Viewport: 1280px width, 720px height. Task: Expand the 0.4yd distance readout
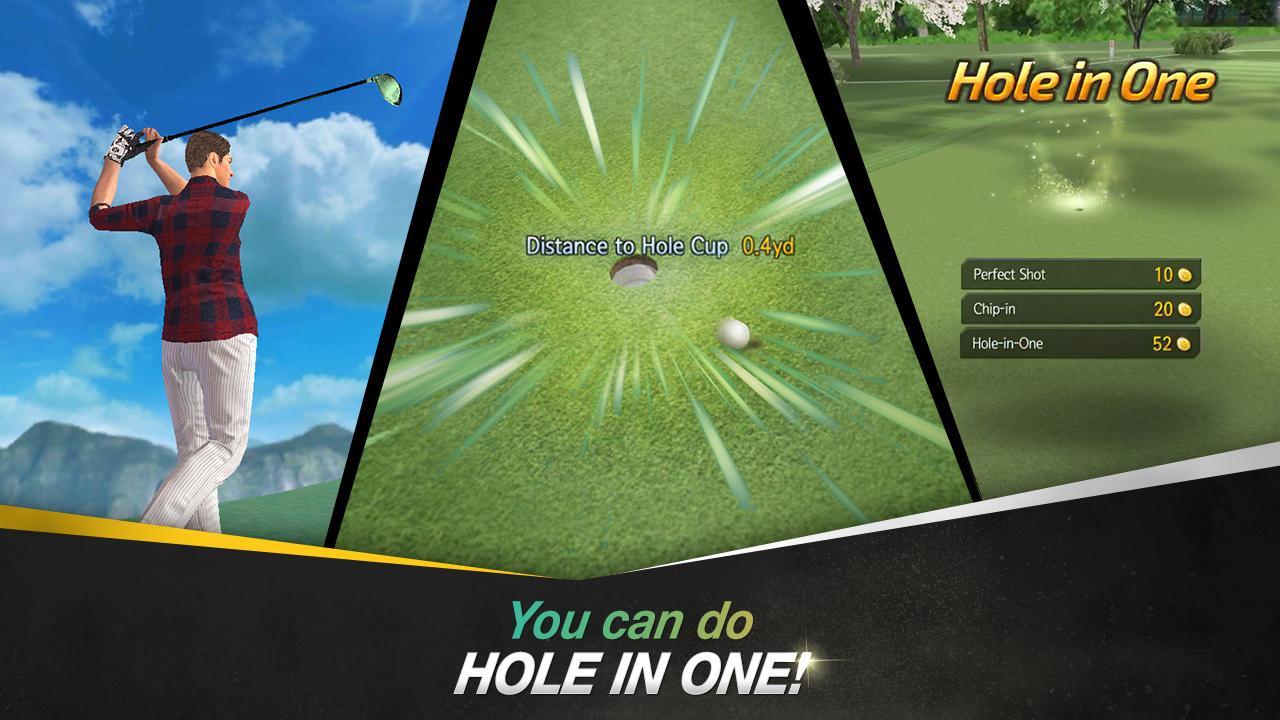click(x=768, y=243)
